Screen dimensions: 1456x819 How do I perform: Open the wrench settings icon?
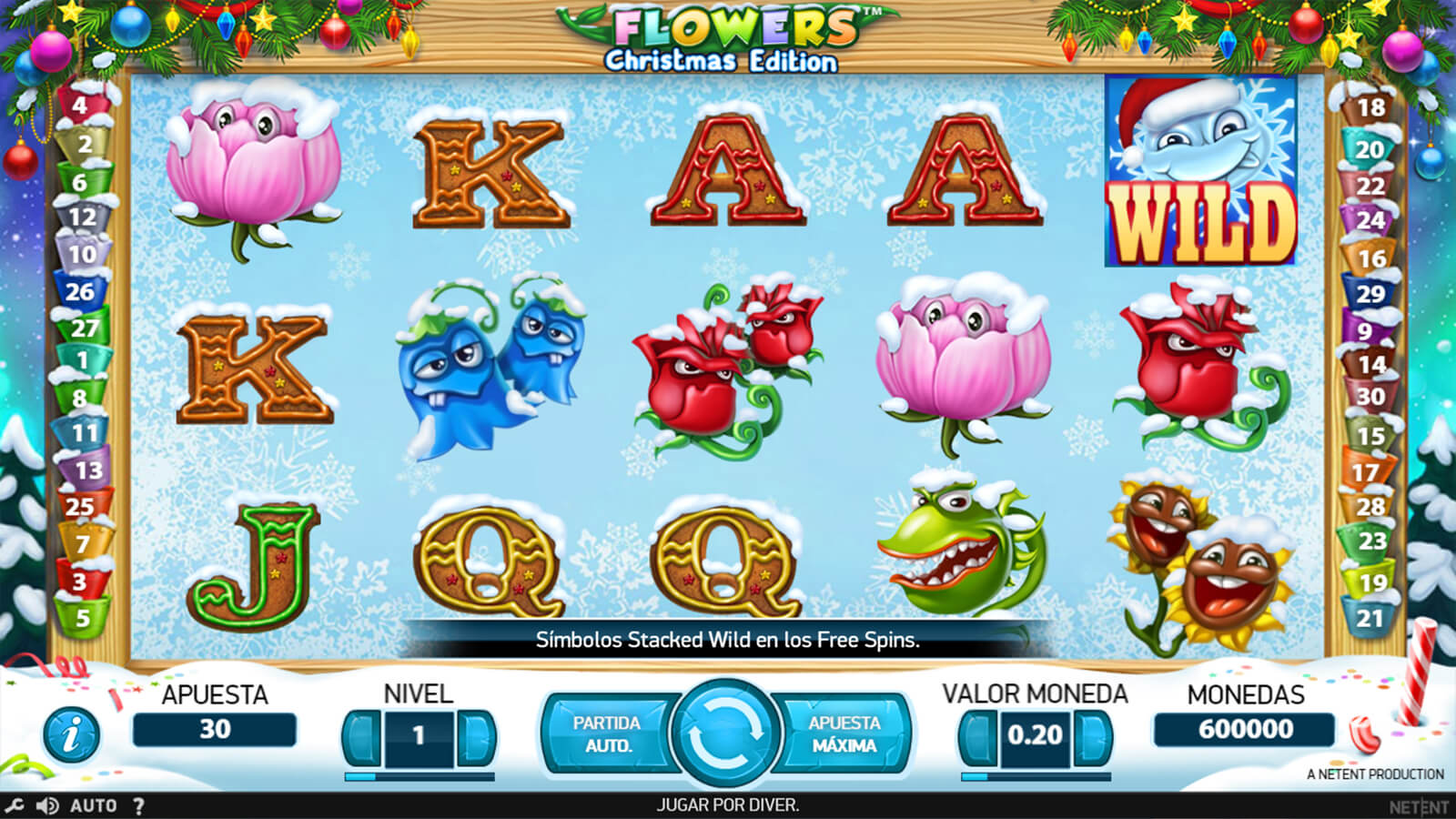point(15,805)
